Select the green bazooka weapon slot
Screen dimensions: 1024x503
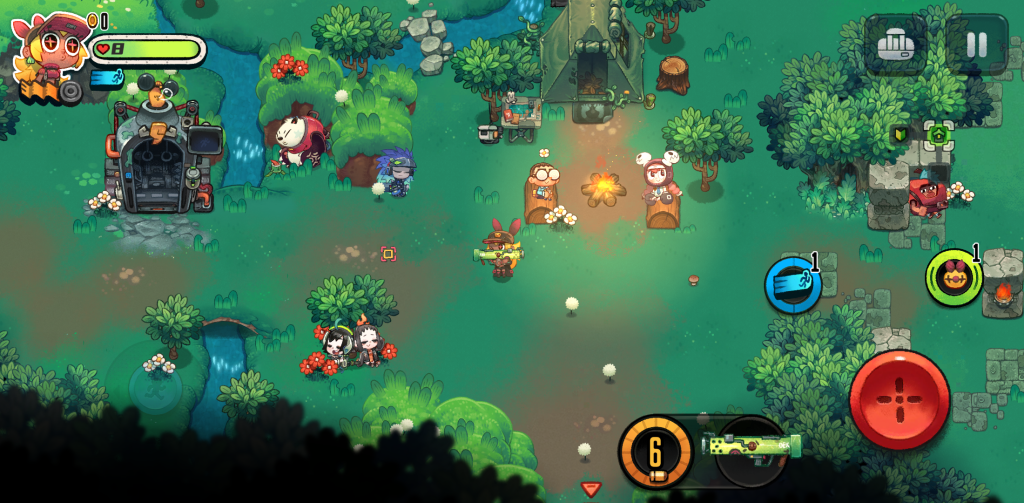pos(752,444)
